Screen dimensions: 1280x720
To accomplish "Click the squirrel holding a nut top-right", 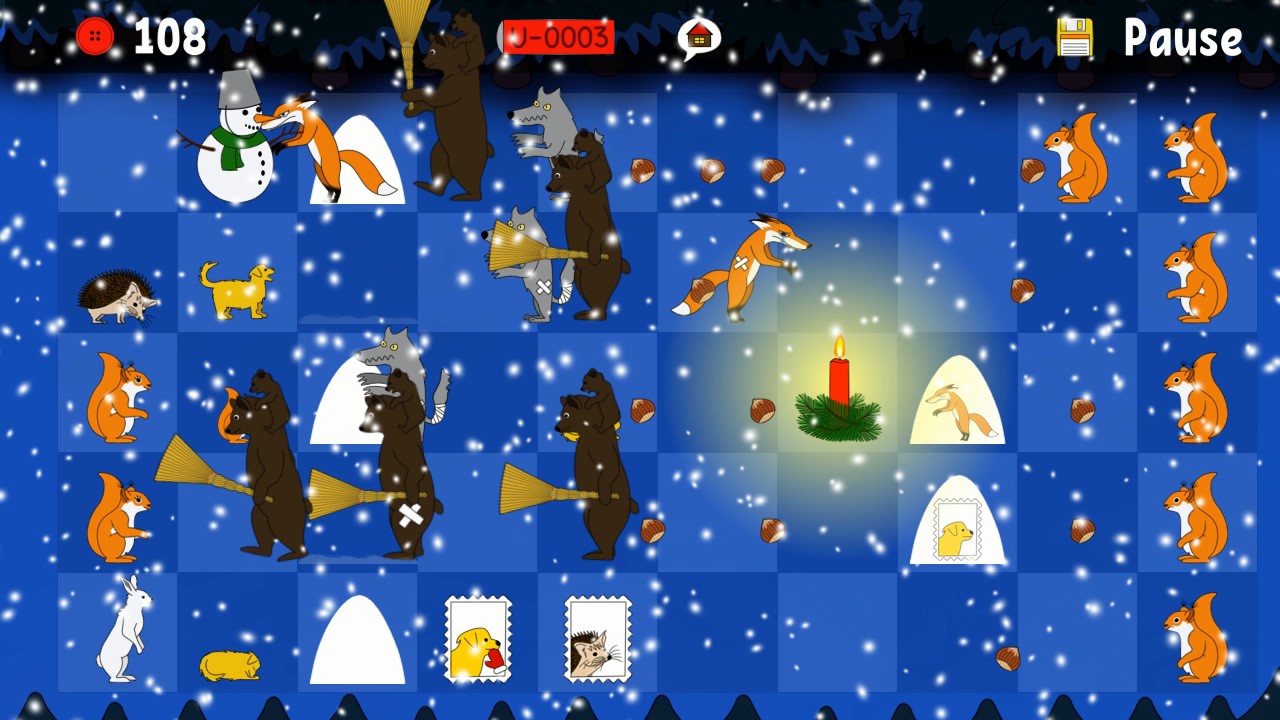I will pyautogui.click(x=1075, y=155).
